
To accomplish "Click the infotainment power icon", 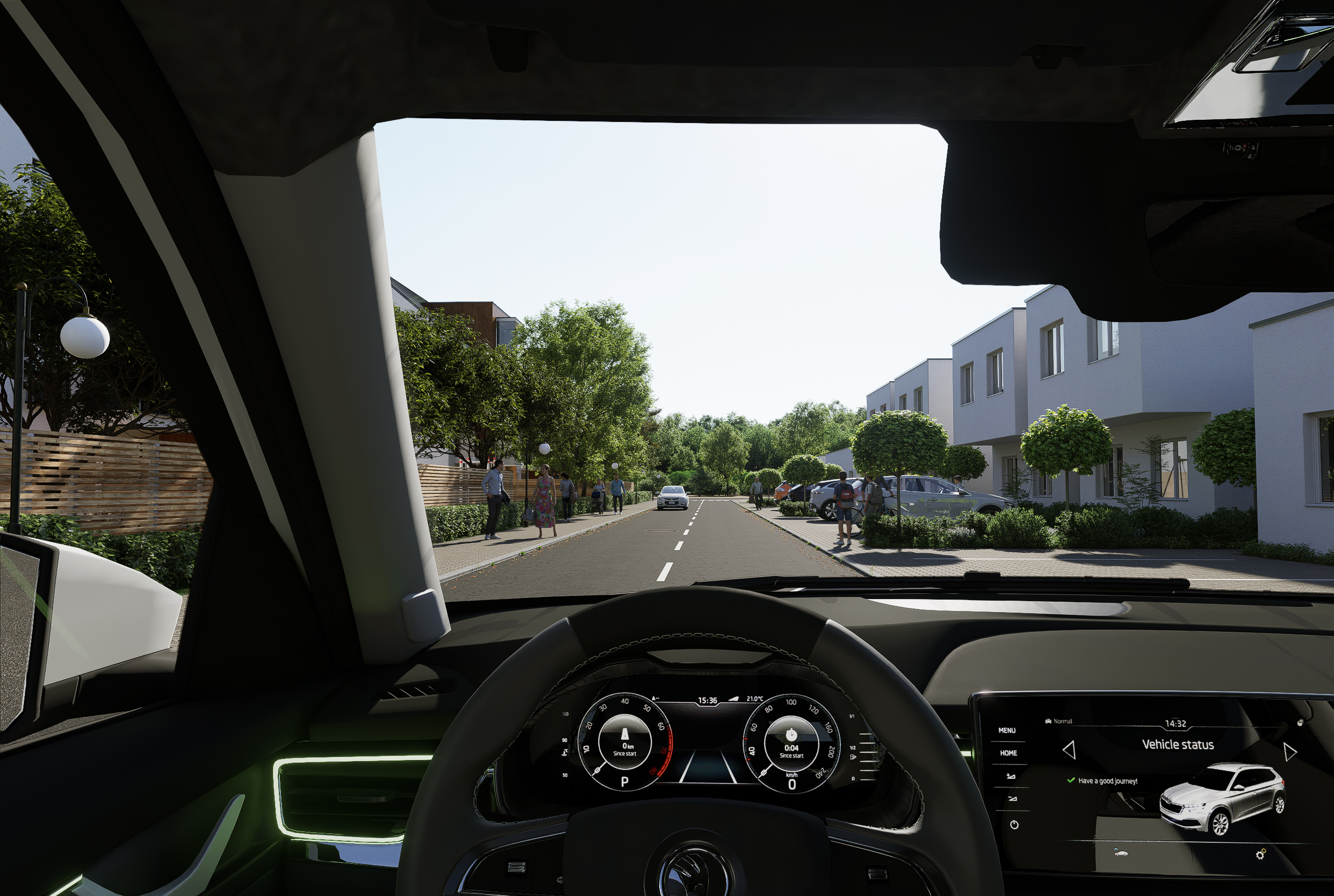I will [x=1014, y=825].
